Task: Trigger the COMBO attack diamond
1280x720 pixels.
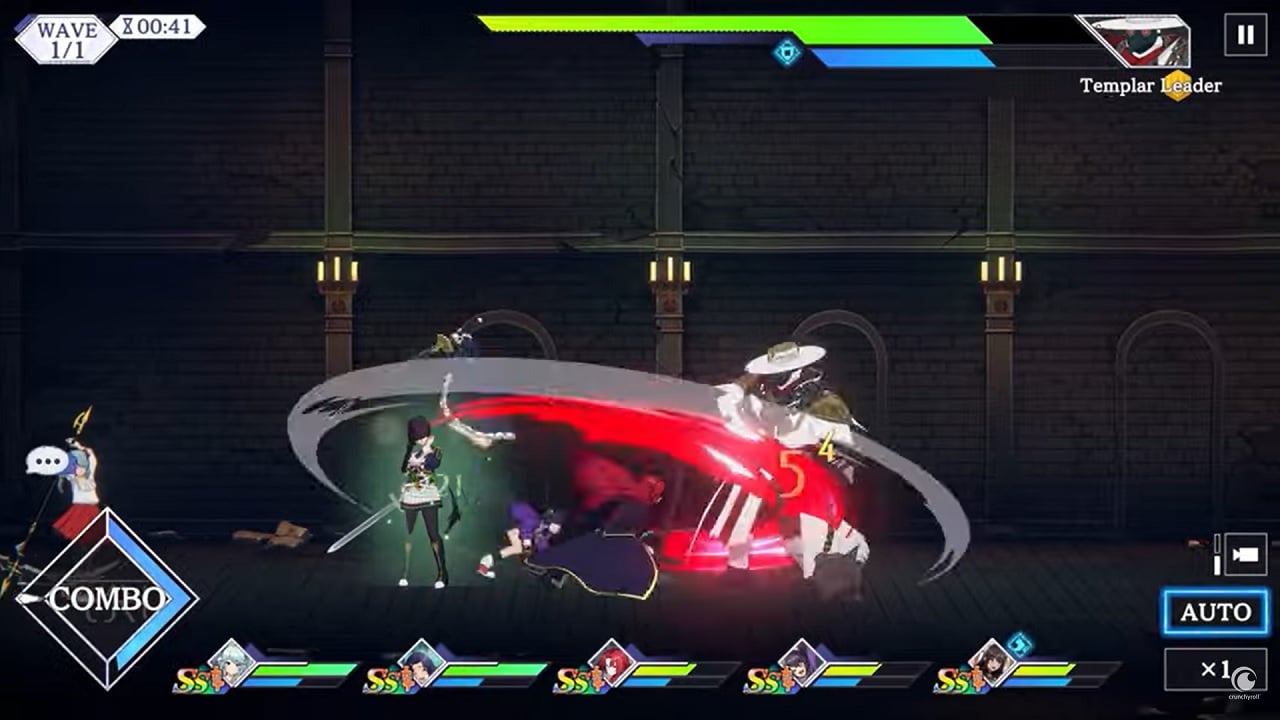Action: point(107,599)
